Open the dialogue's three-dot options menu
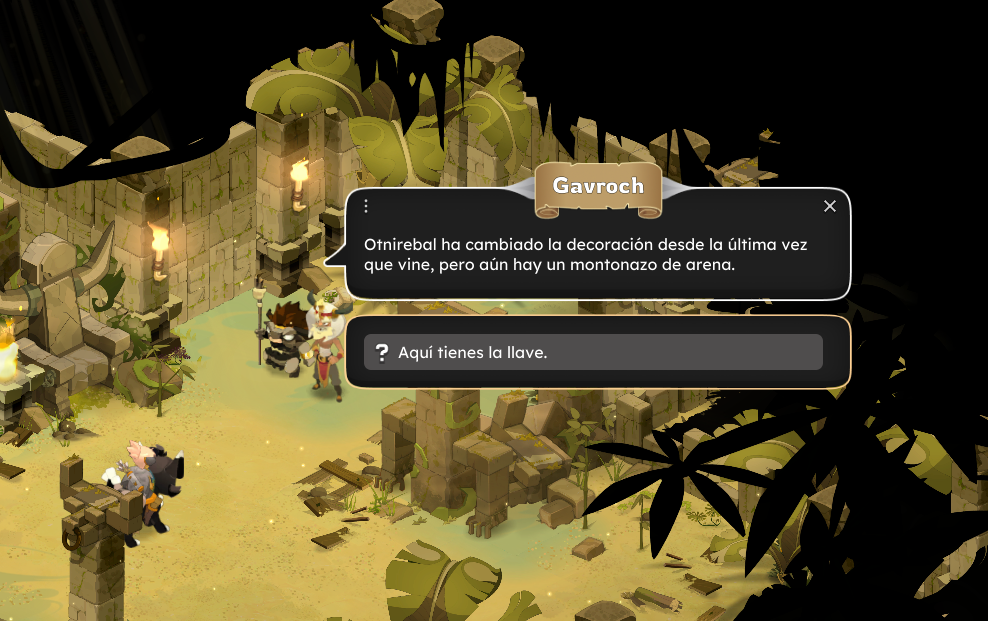This screenshot has width=988, height=621. (366, 206)
